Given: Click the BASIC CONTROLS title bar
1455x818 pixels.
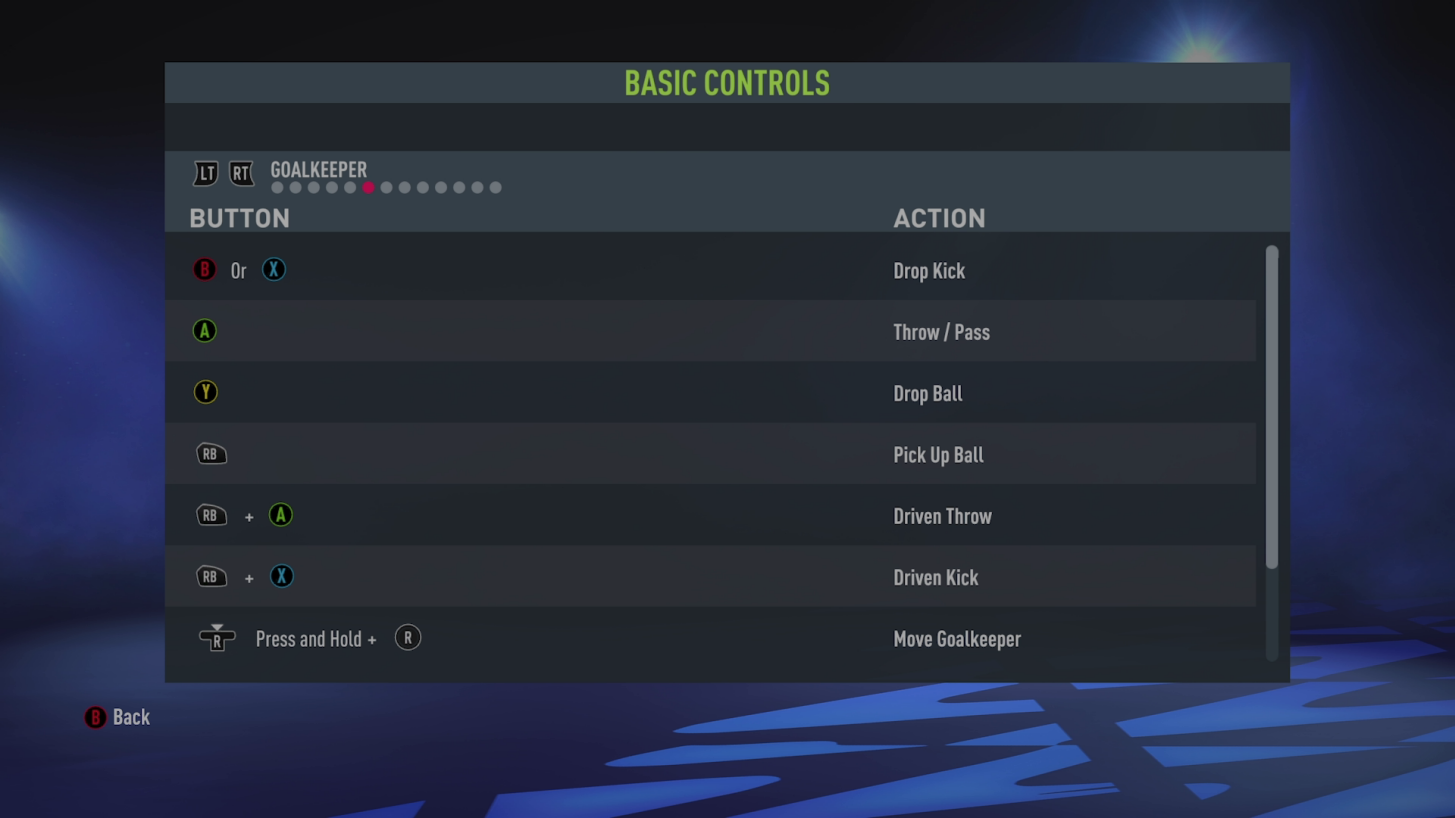Looking at the screenshot, I should pyautogui.click(x=727, y=84).
